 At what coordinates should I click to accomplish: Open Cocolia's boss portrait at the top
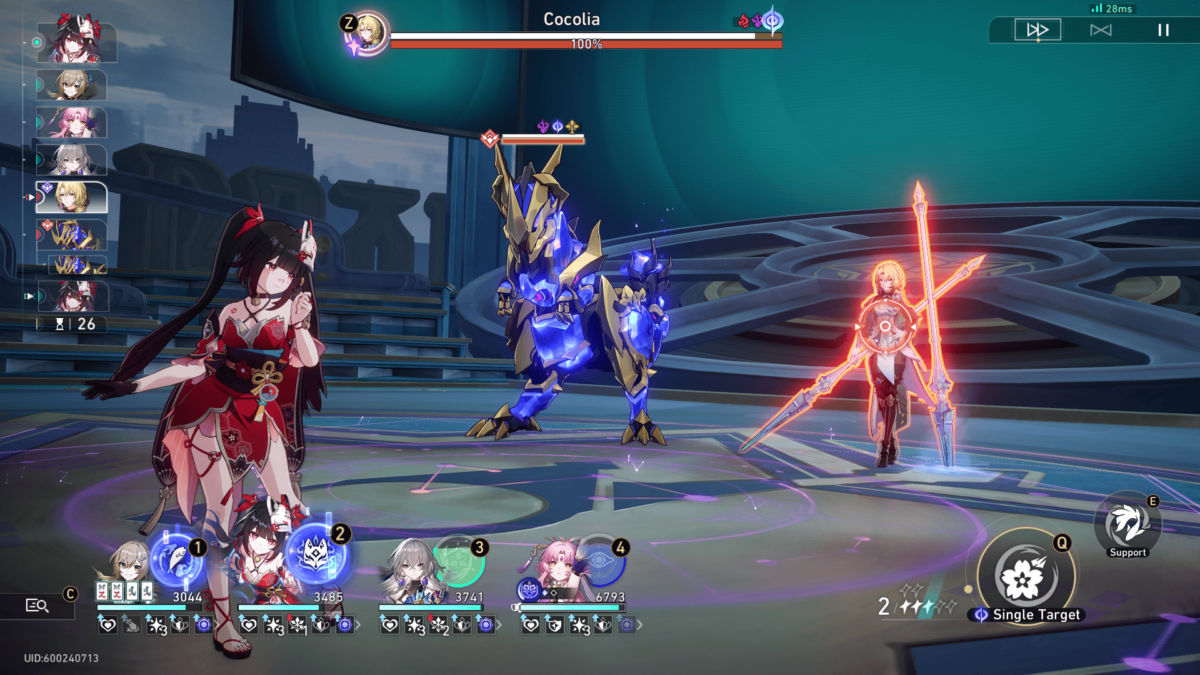pos(369,31)
